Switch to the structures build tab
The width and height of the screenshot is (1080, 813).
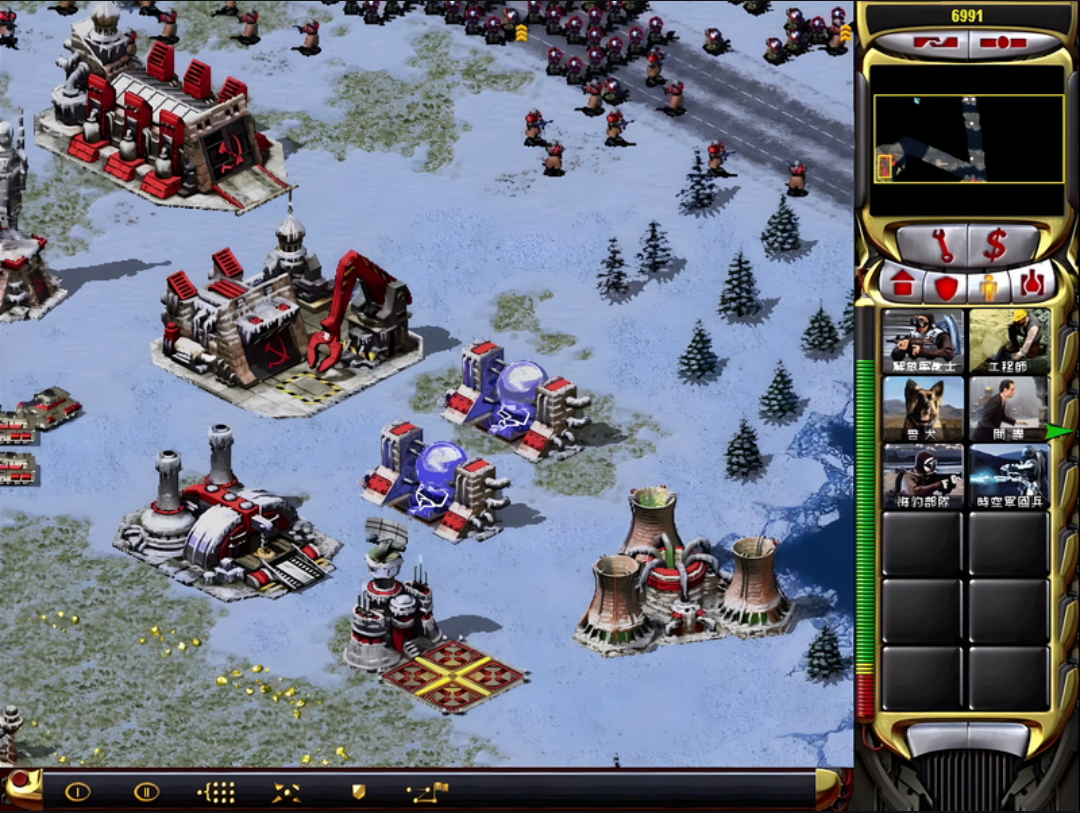[x=903, y=285]
